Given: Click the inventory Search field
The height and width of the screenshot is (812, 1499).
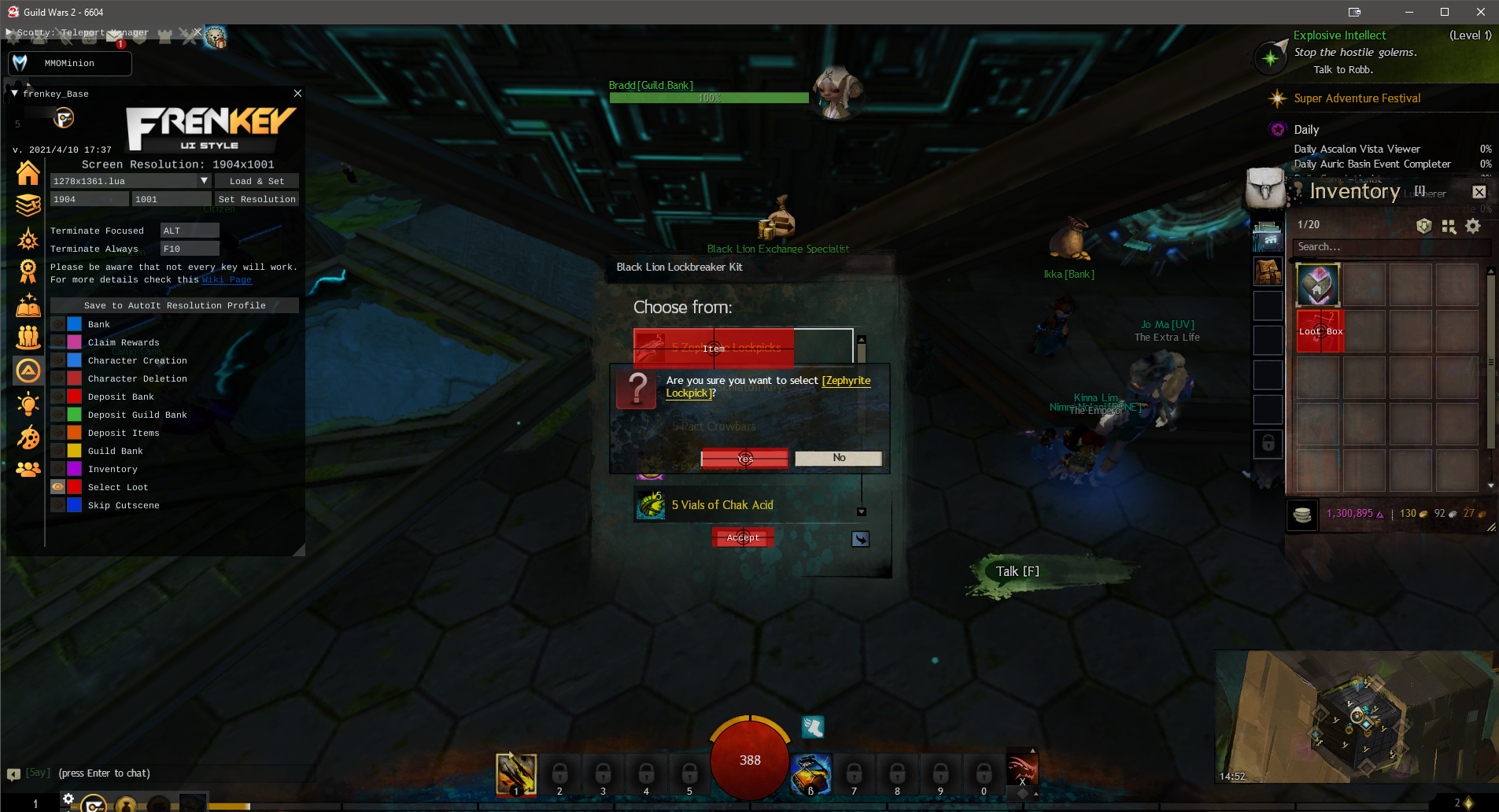Looking at the screenshot, I should click(x=1389, y=247).
